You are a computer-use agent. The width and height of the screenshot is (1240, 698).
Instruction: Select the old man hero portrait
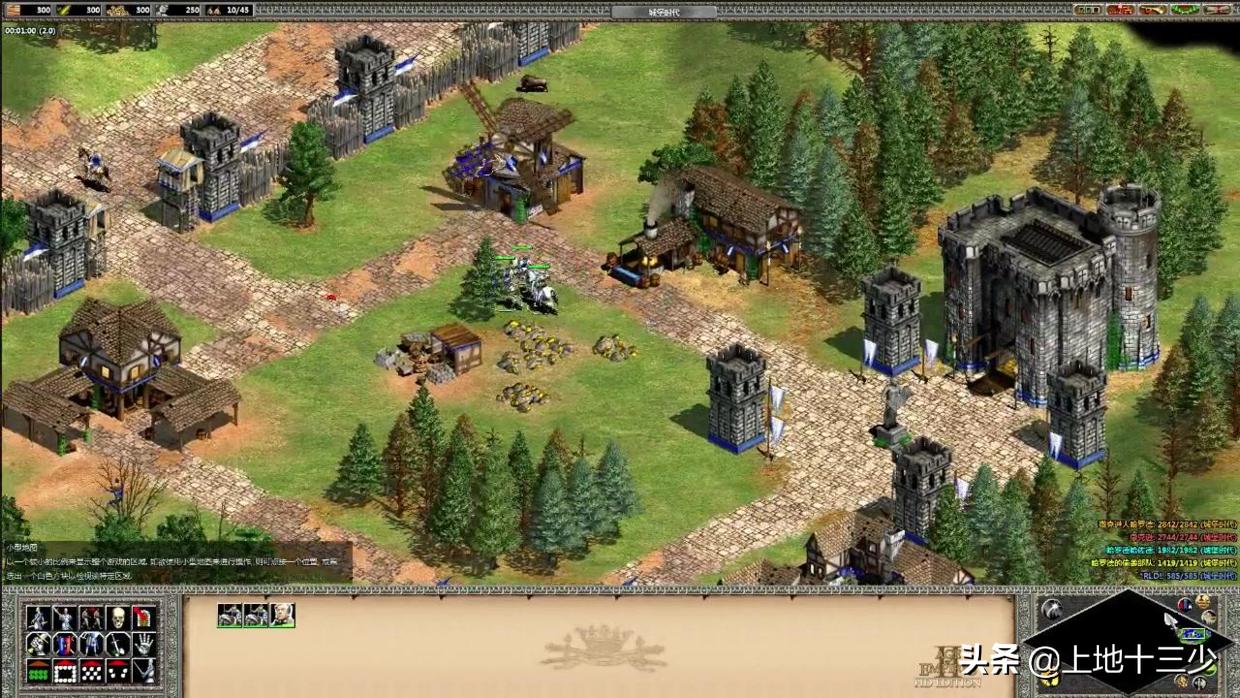283,615
